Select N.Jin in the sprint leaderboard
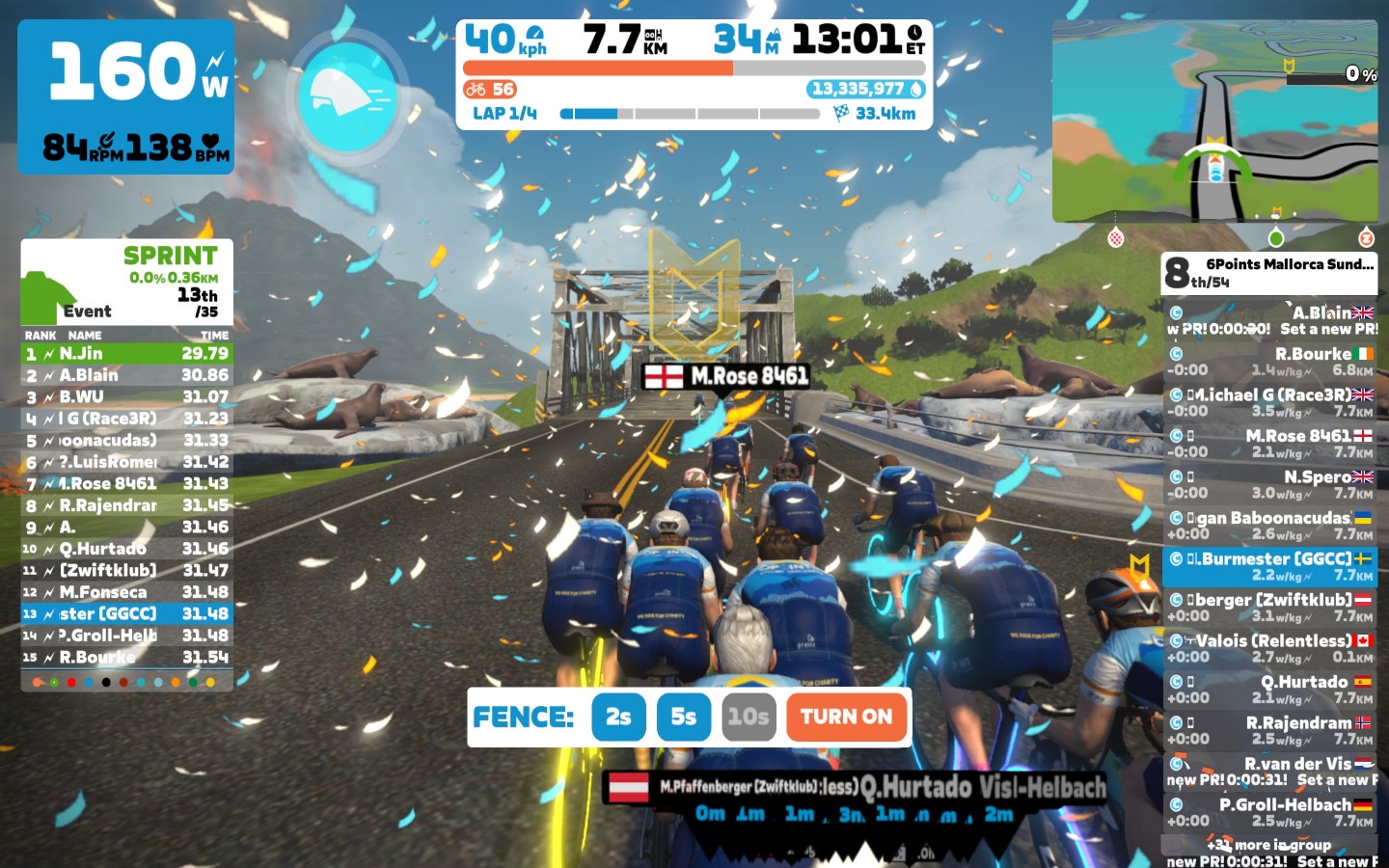Viewport: 1389px width, 868px height. click(126, 354)
